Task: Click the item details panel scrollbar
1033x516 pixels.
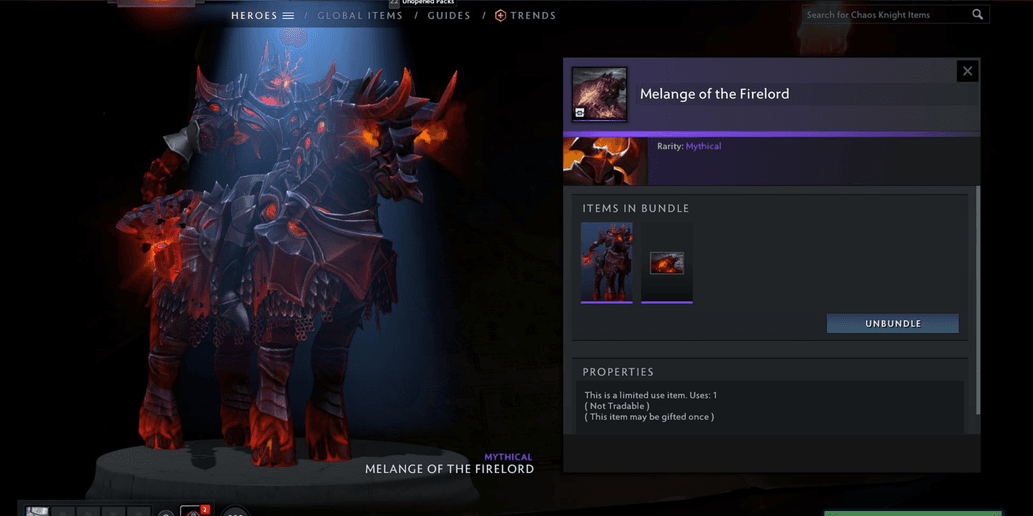Action: (978, 300)
